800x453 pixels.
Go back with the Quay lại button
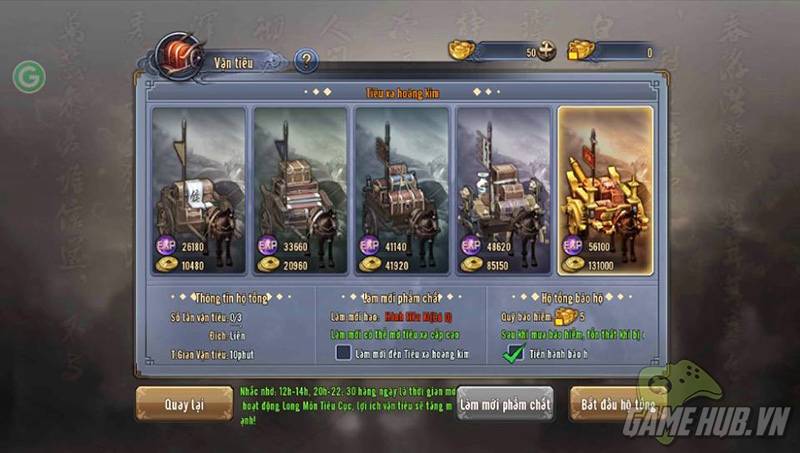(x=184, y=403)
